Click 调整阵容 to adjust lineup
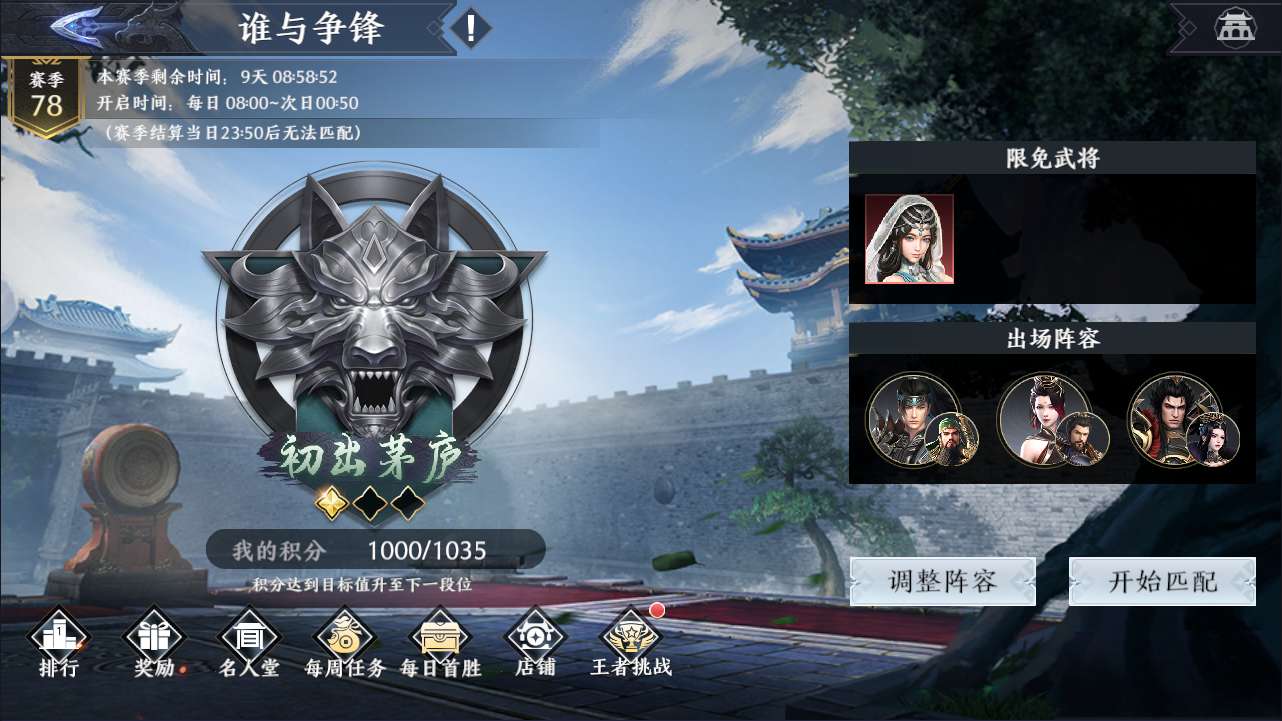This screenshot has height=721, width=1282. point(942,582)
